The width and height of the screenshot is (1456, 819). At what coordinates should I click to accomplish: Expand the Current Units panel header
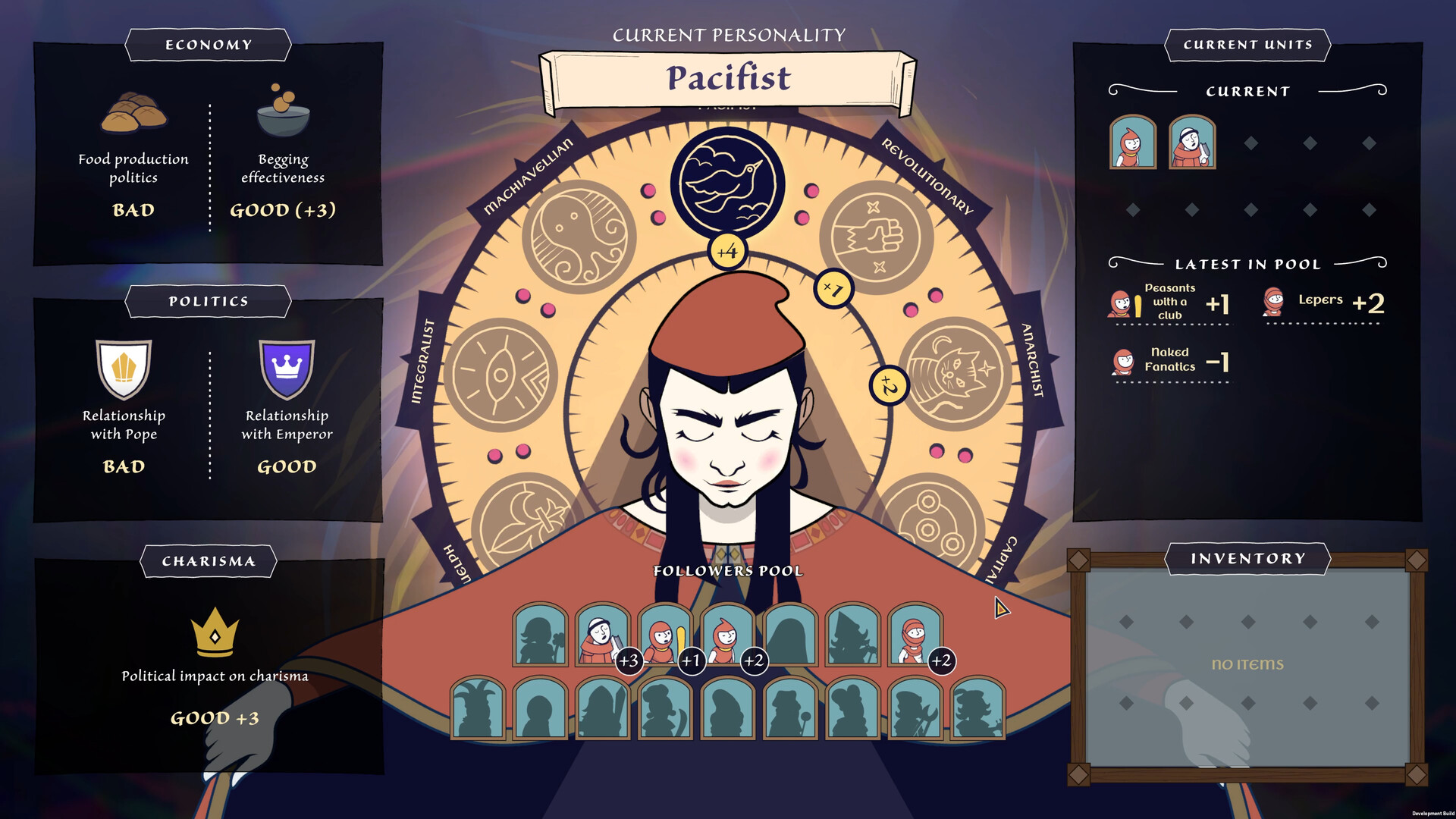tap(1246, 45)
